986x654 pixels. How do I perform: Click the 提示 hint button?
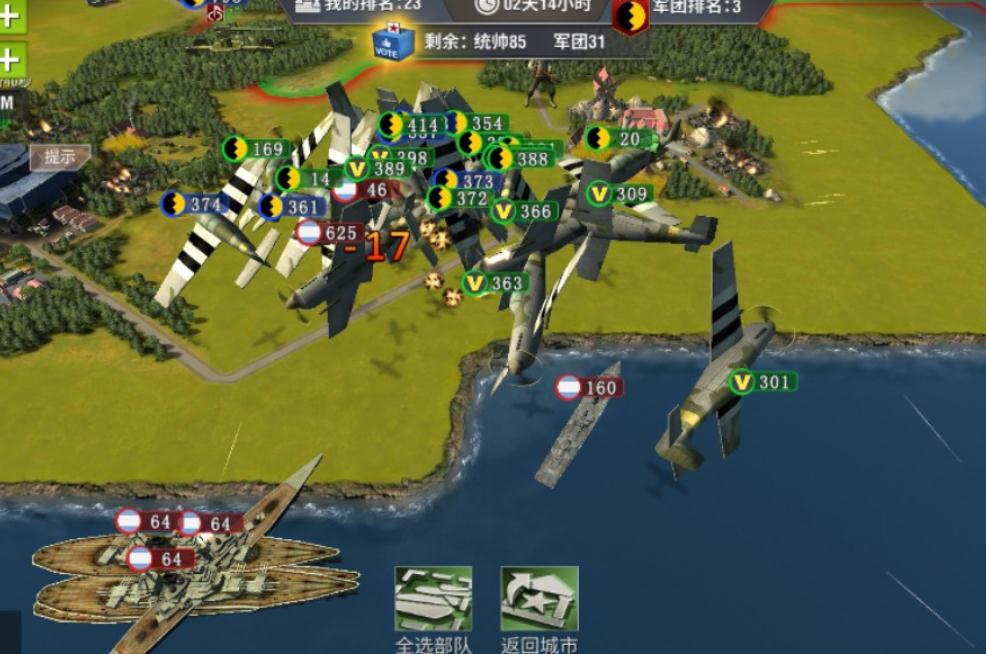point(59,157)
